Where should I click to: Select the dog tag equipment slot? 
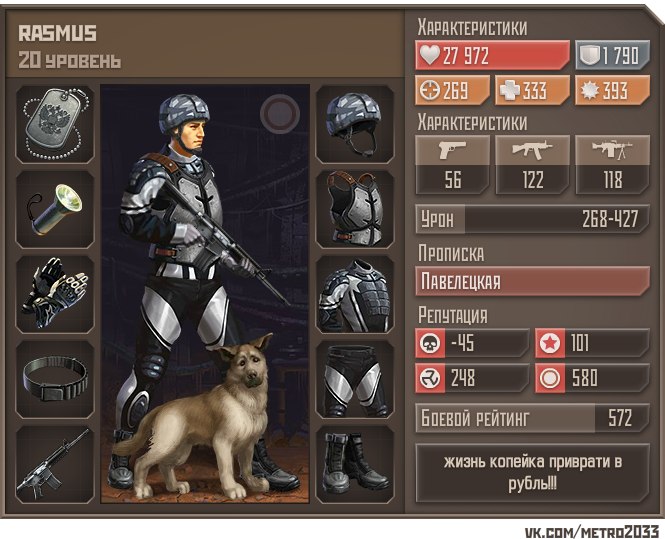pyautogui.click(x=56, y=124)
